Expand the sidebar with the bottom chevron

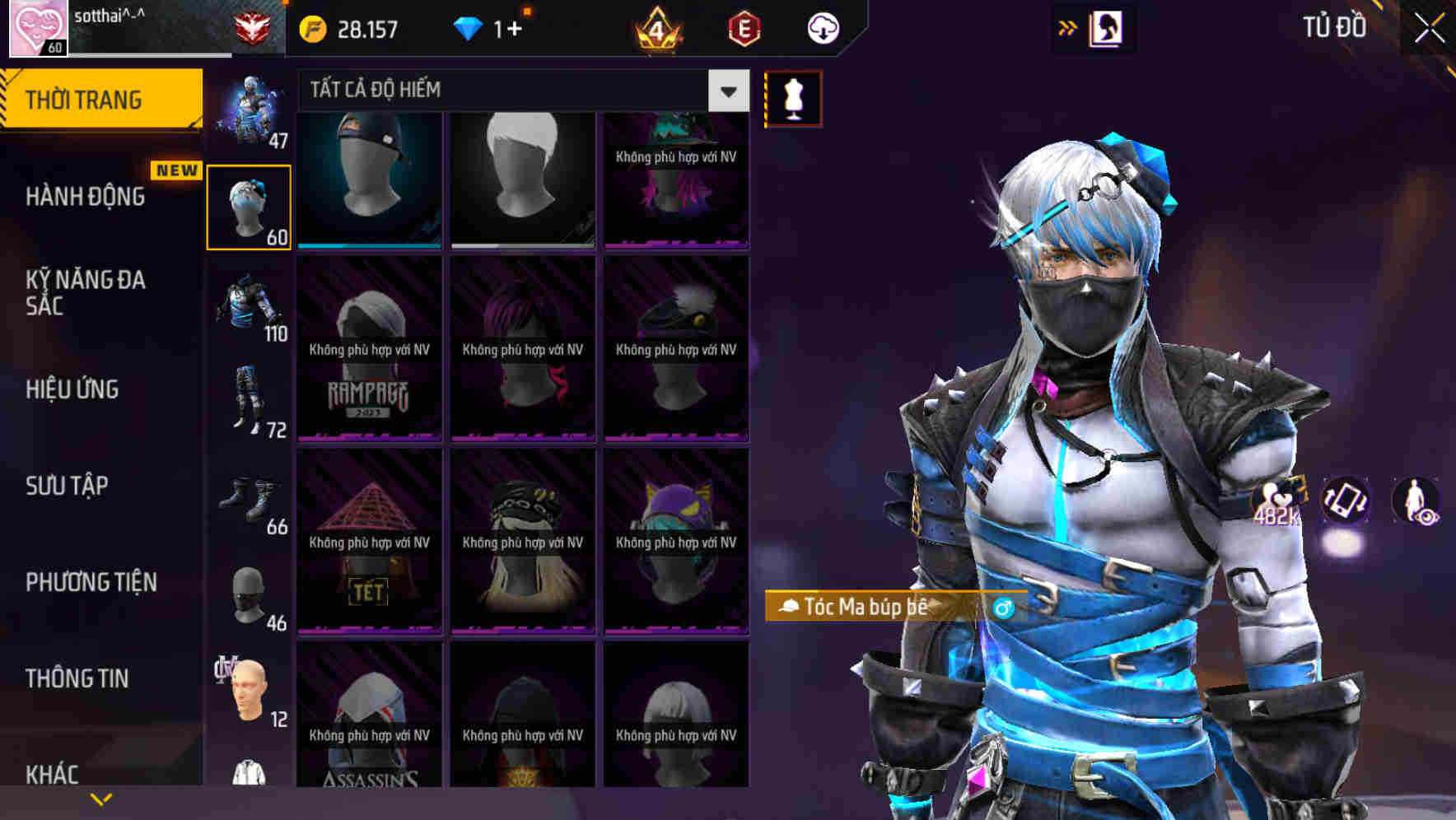(102, 798)
